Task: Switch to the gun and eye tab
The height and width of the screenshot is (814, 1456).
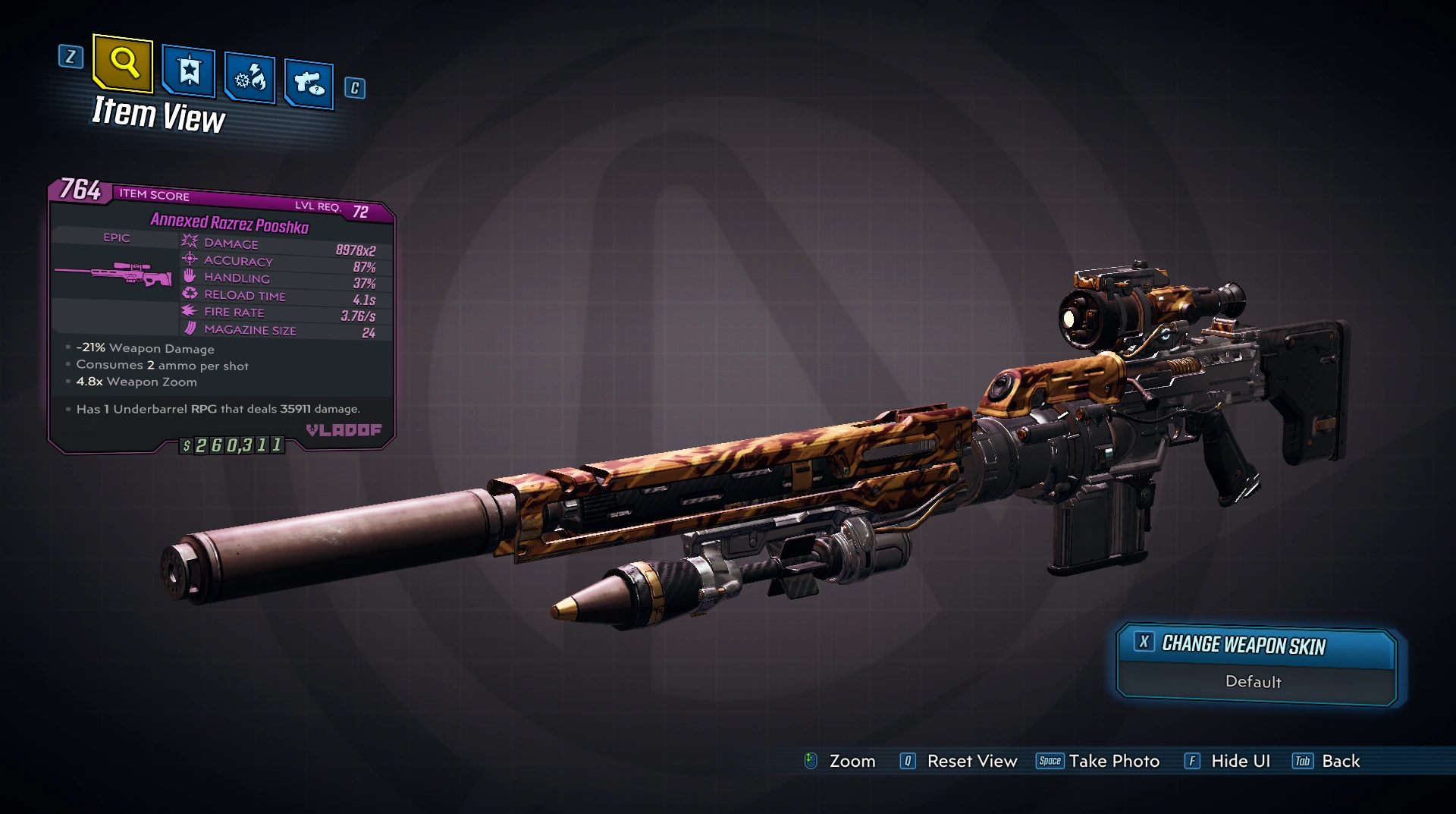Action: 309,83
